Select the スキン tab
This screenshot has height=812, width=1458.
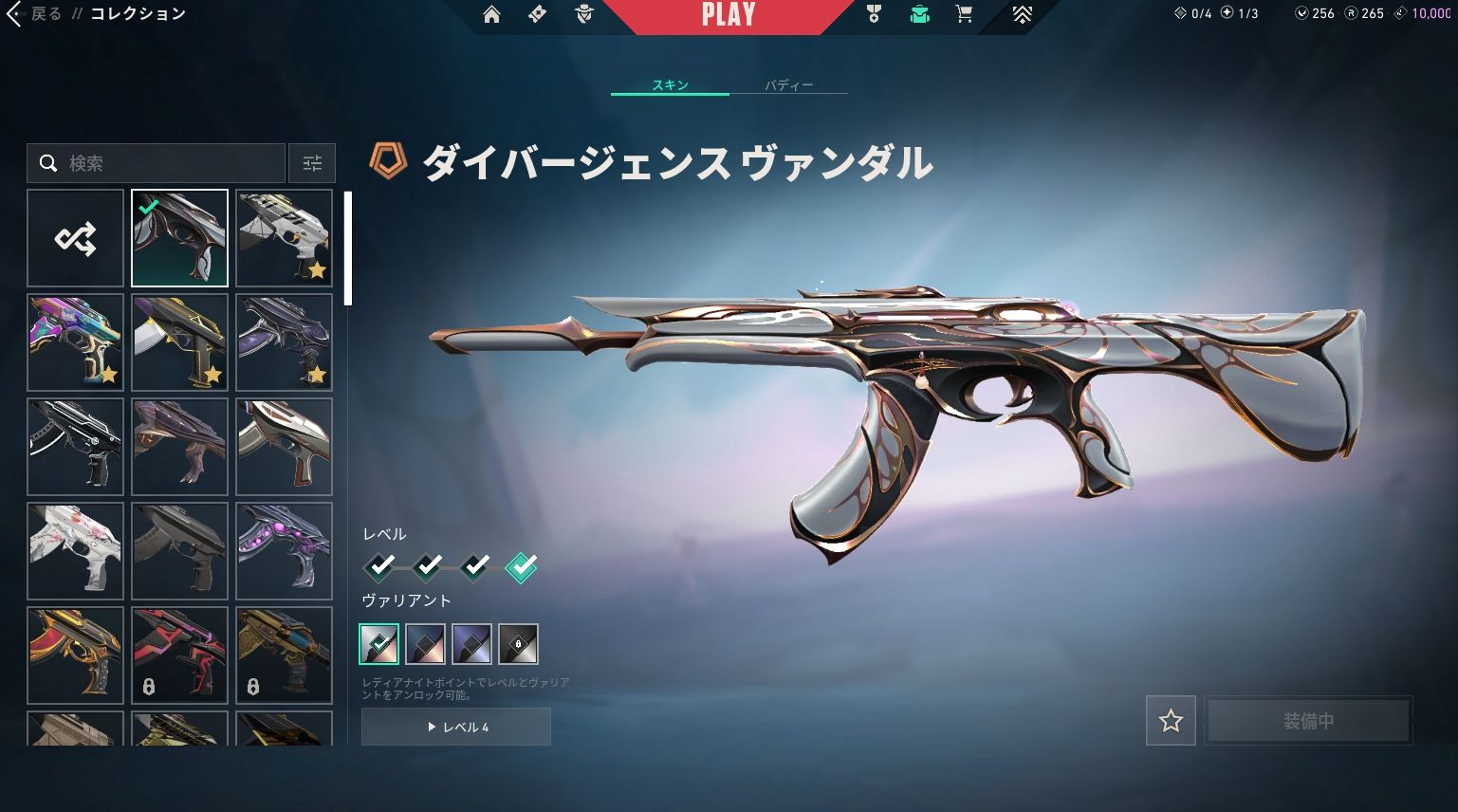670,85
